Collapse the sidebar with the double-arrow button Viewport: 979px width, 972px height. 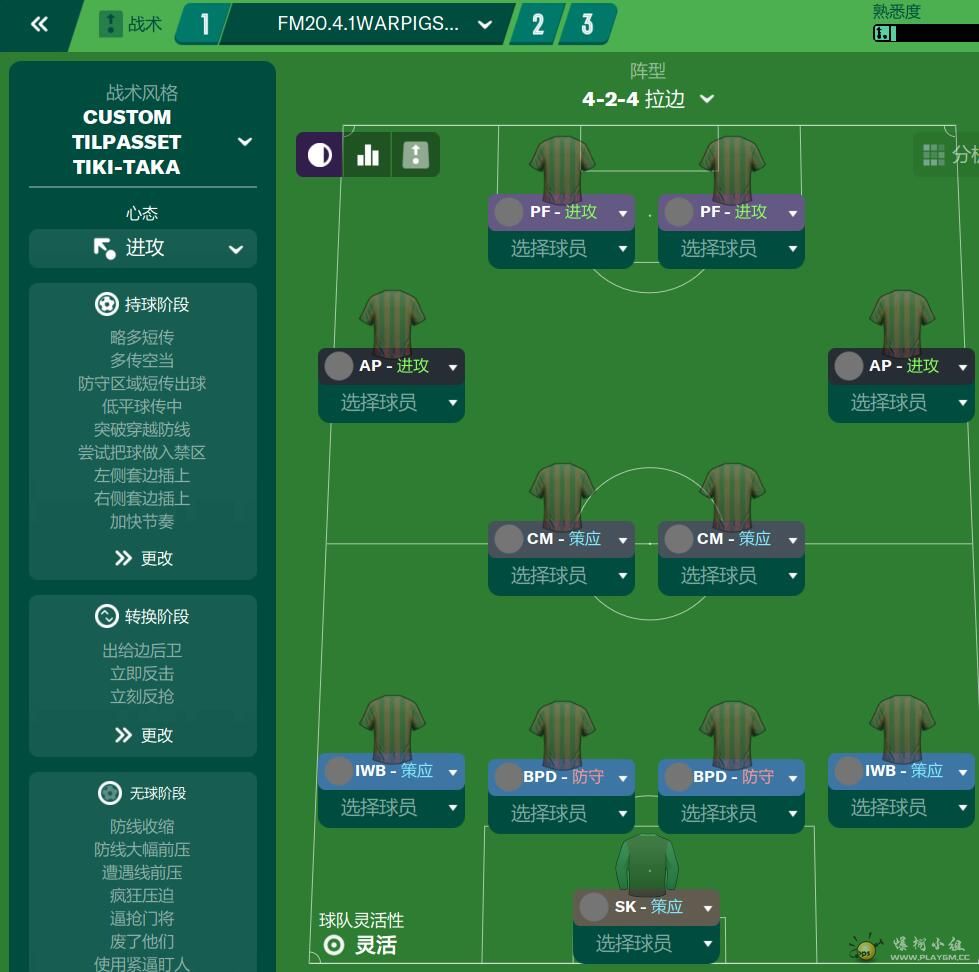tap(39, 25)
